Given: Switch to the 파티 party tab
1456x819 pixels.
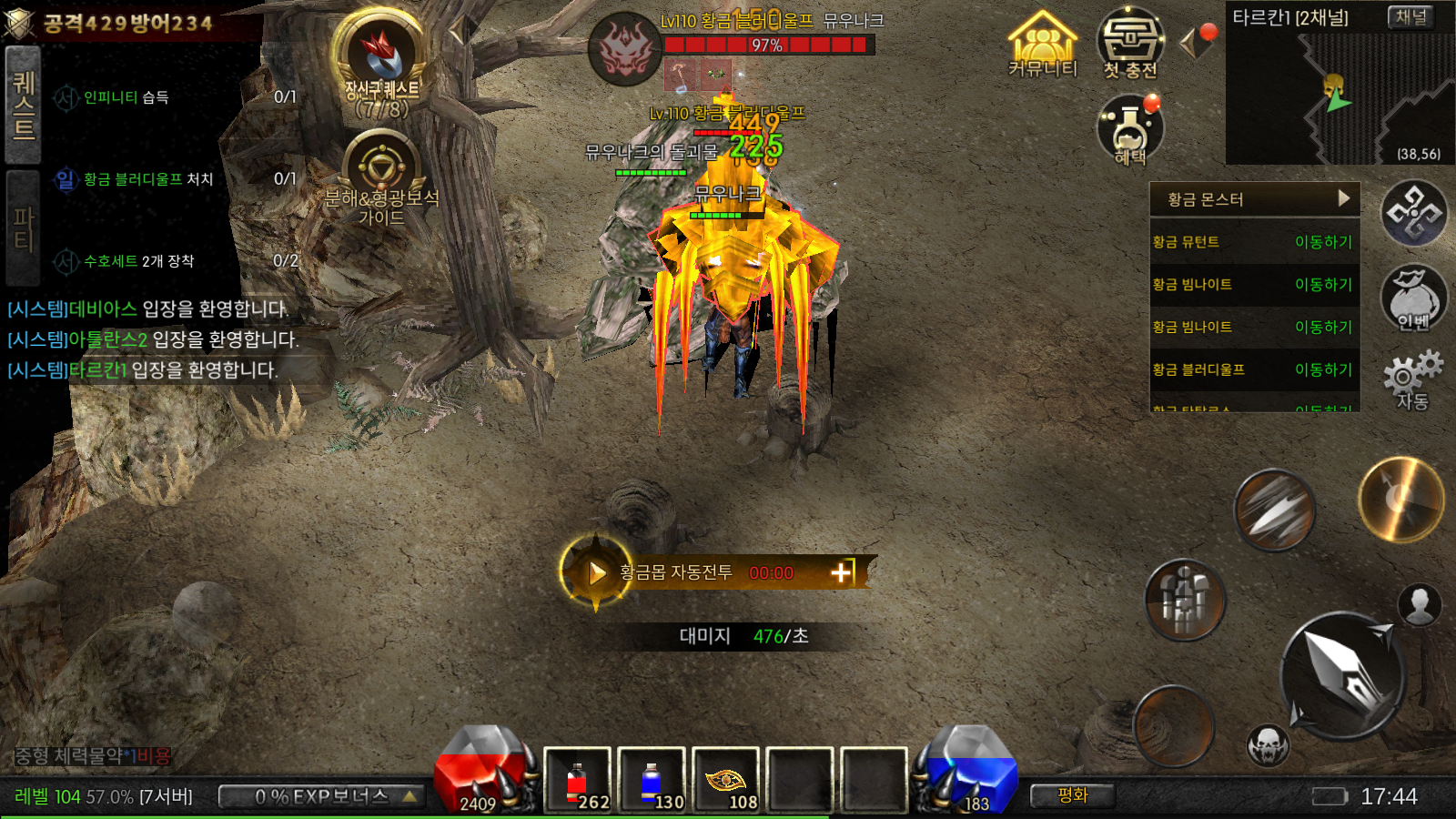Looking at the screenshot, I should (x=23, y=228).
